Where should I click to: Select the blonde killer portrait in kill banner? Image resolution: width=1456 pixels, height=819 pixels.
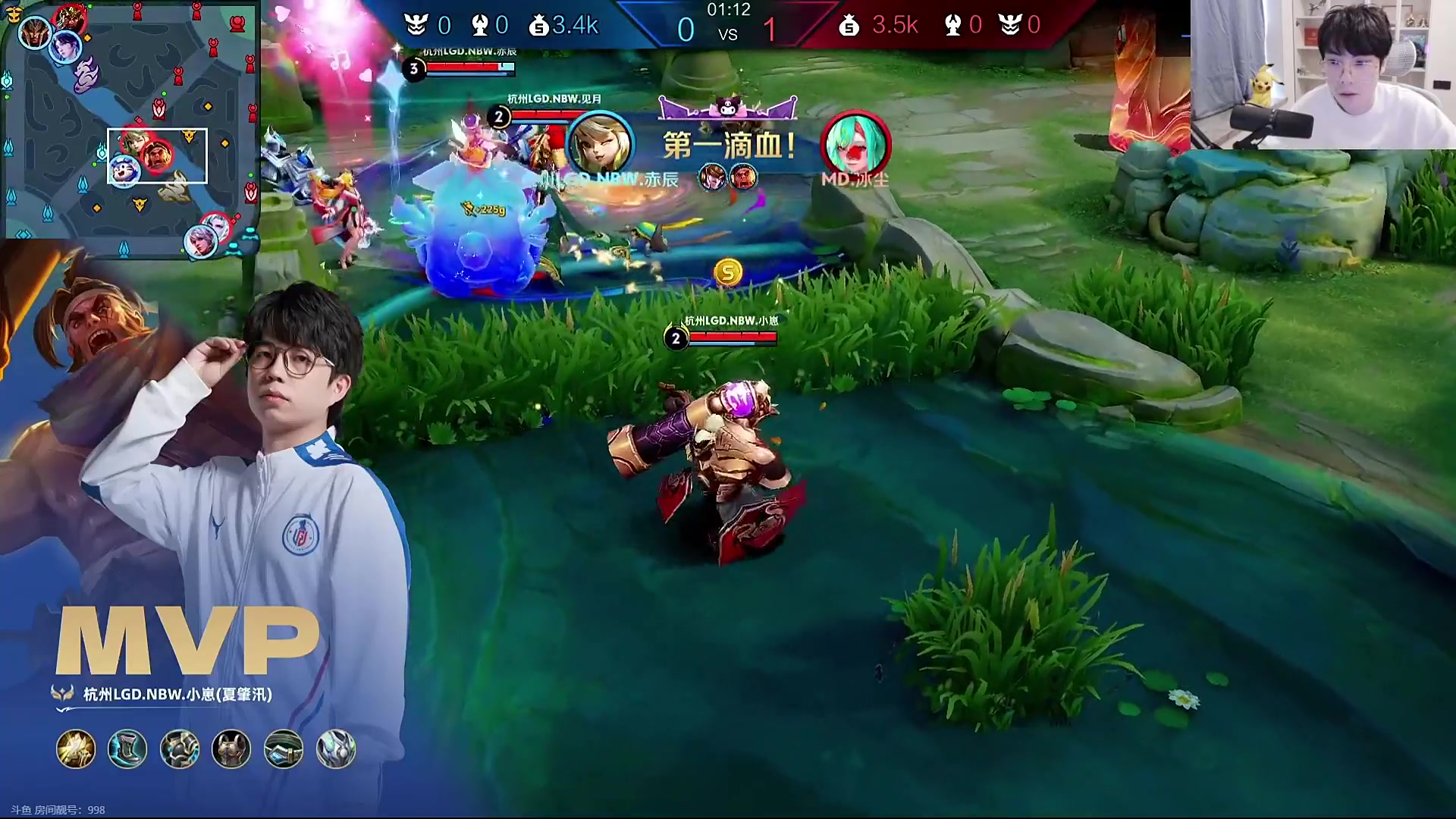pyautogui.click(x=600, y=144)
